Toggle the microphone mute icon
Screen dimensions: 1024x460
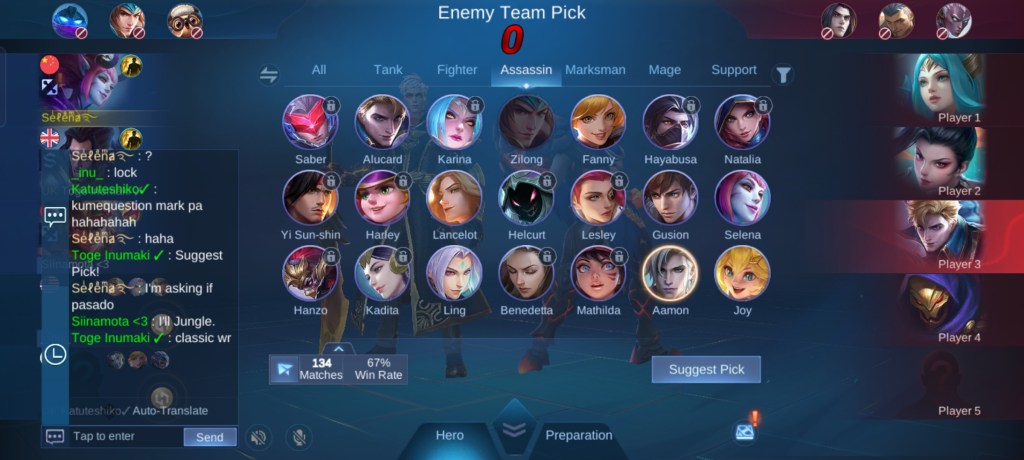(296, 437)
